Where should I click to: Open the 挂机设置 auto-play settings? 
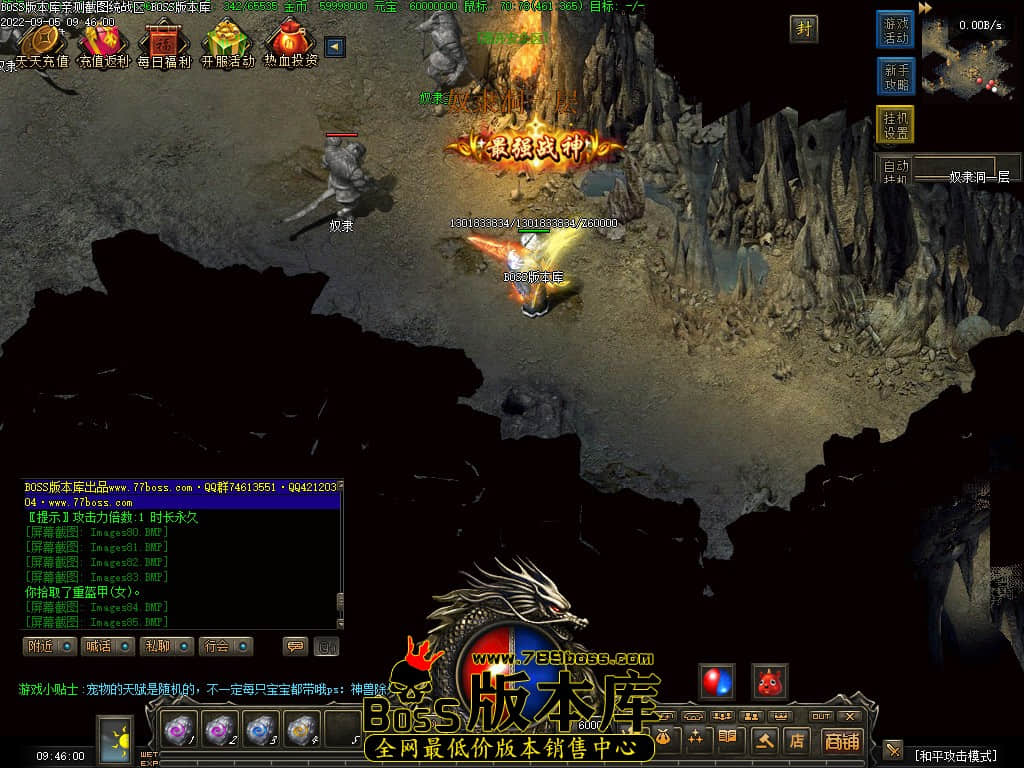pos(895,124)
